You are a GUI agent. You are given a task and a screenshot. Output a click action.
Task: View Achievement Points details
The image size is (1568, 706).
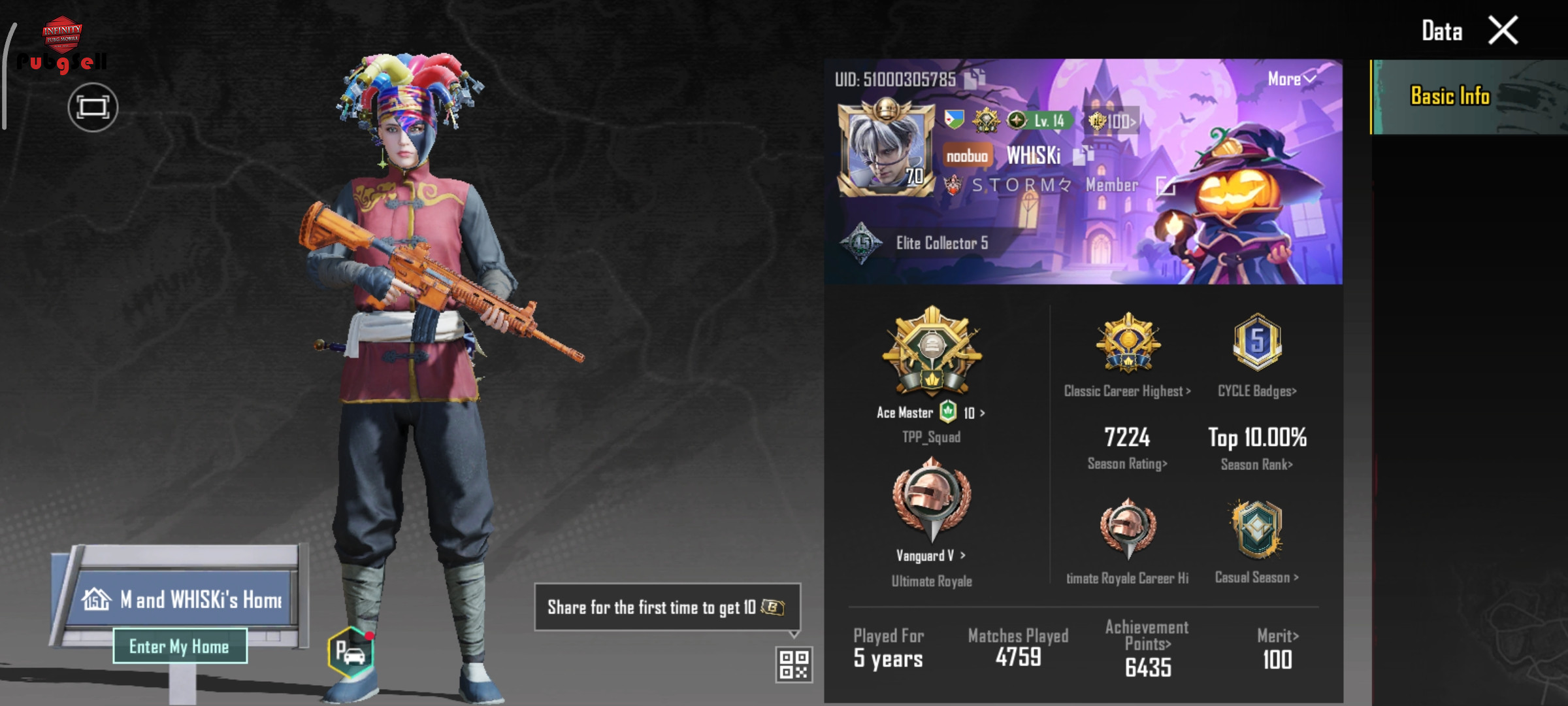coord(1147,650)
